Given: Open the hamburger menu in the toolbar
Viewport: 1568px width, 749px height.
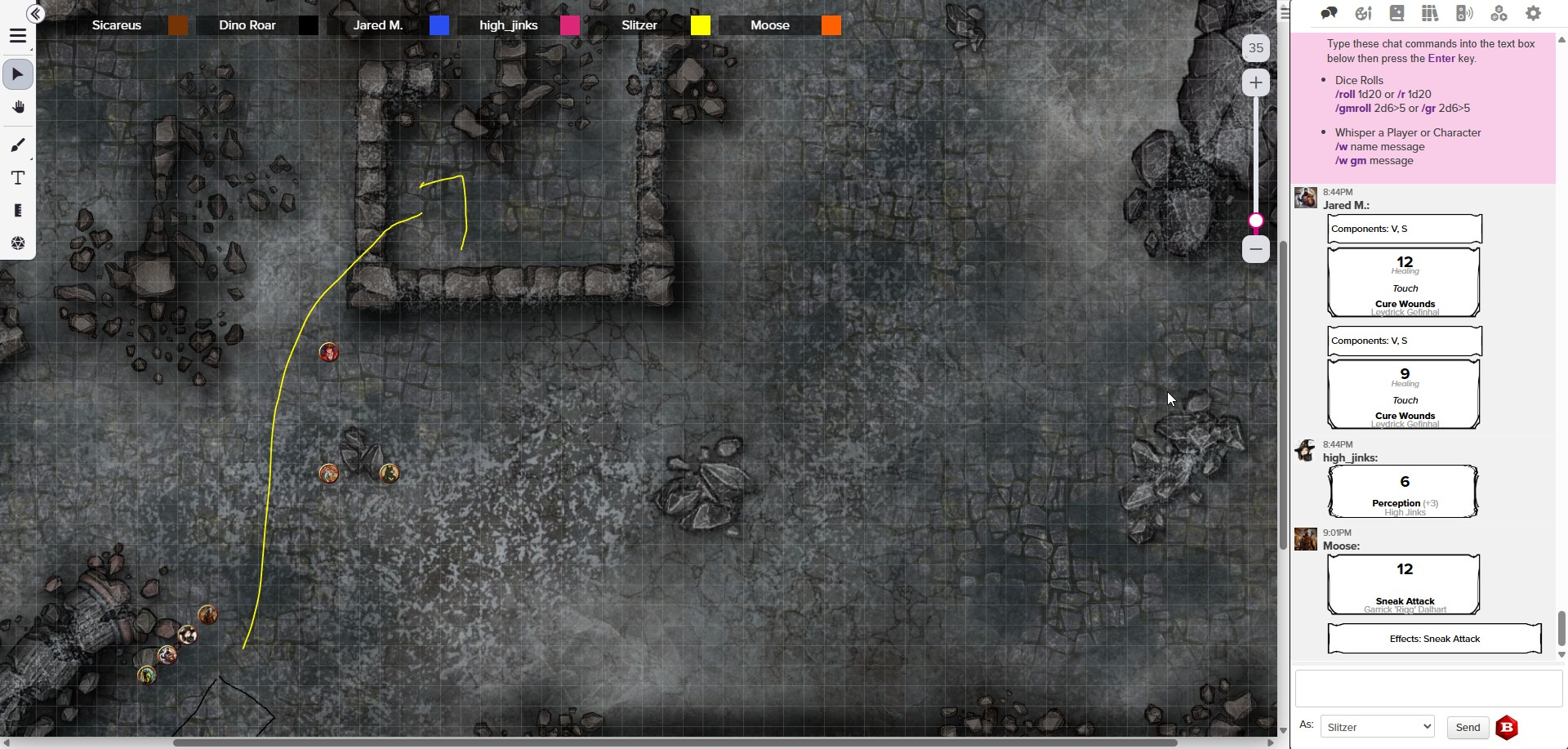Looking at the screenshot, I should point(18,37).
